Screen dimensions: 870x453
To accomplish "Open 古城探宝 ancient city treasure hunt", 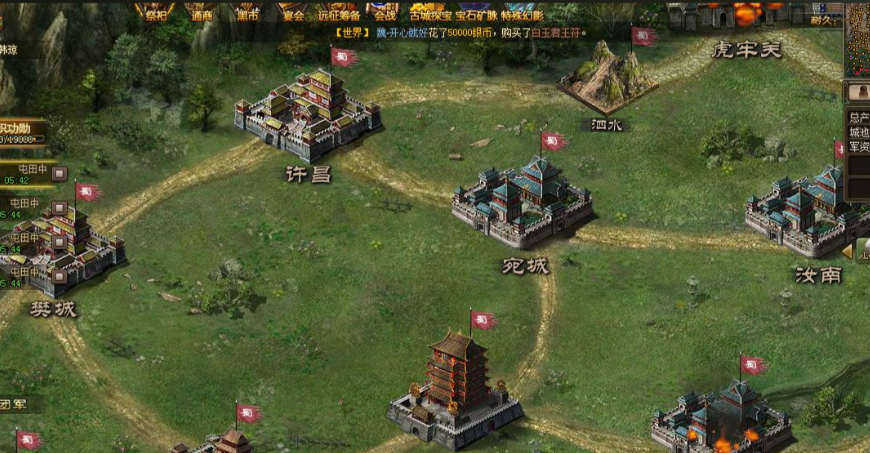I will click(430, 13).
